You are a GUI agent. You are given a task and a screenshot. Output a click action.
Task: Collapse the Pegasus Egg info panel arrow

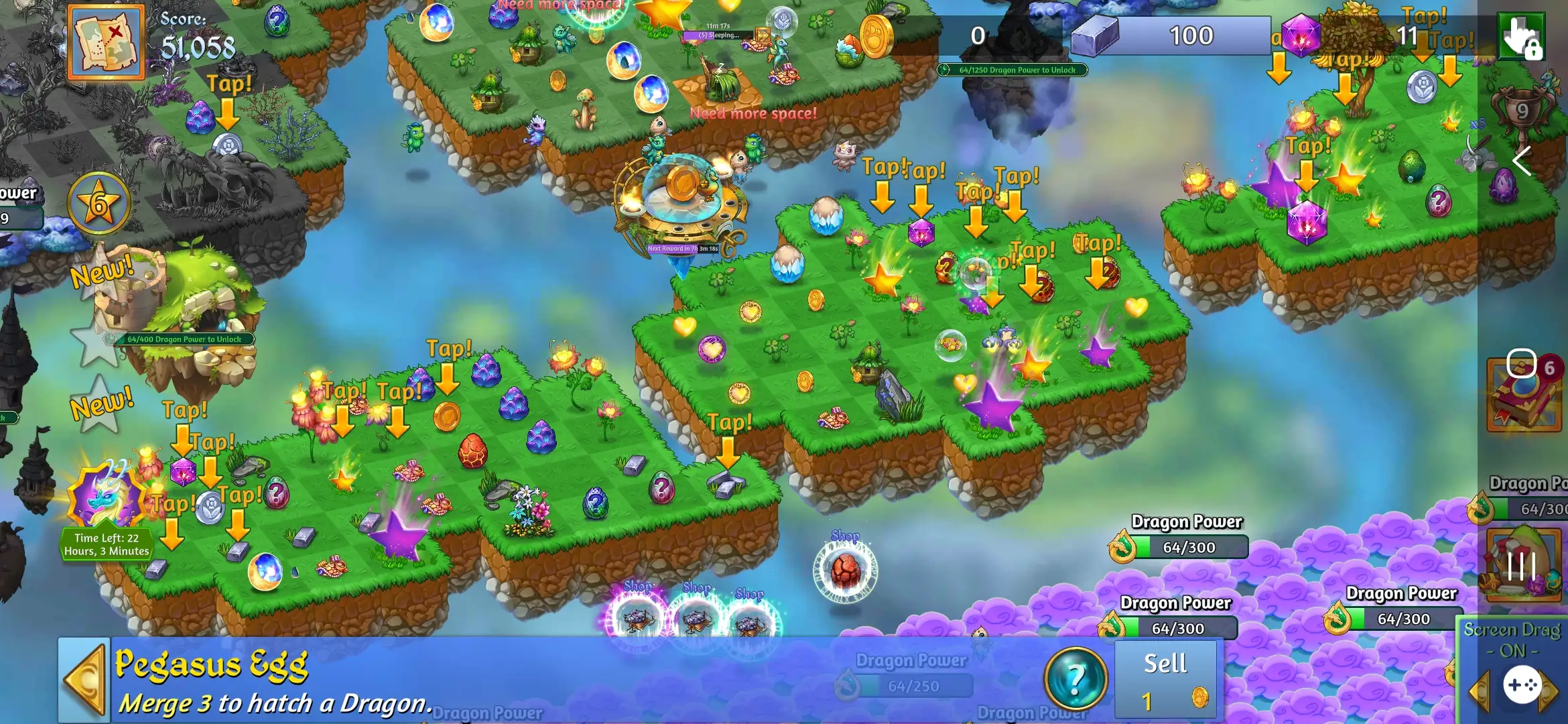point(84,680)
